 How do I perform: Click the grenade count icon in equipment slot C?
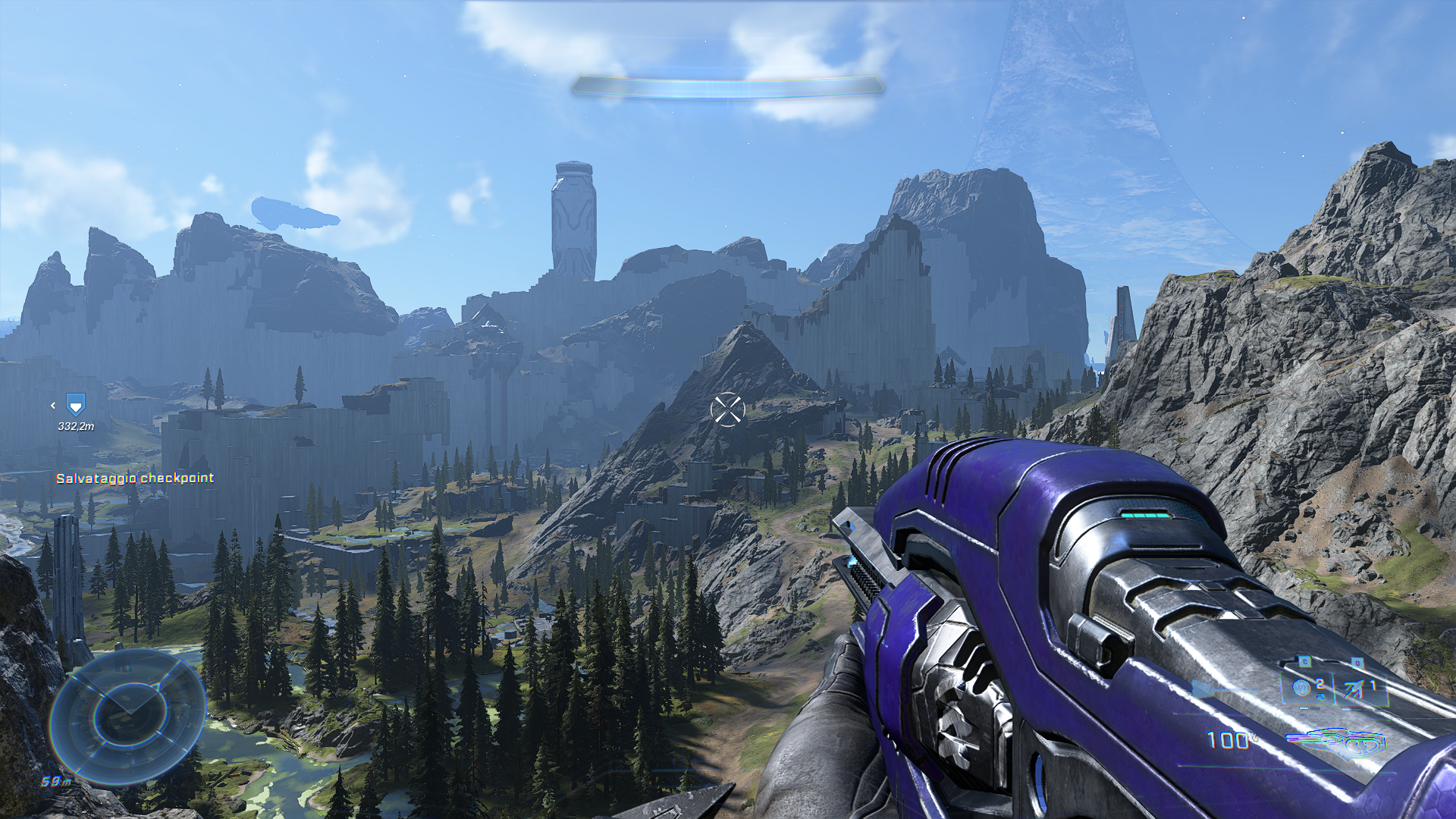(x=1301, y=687)
